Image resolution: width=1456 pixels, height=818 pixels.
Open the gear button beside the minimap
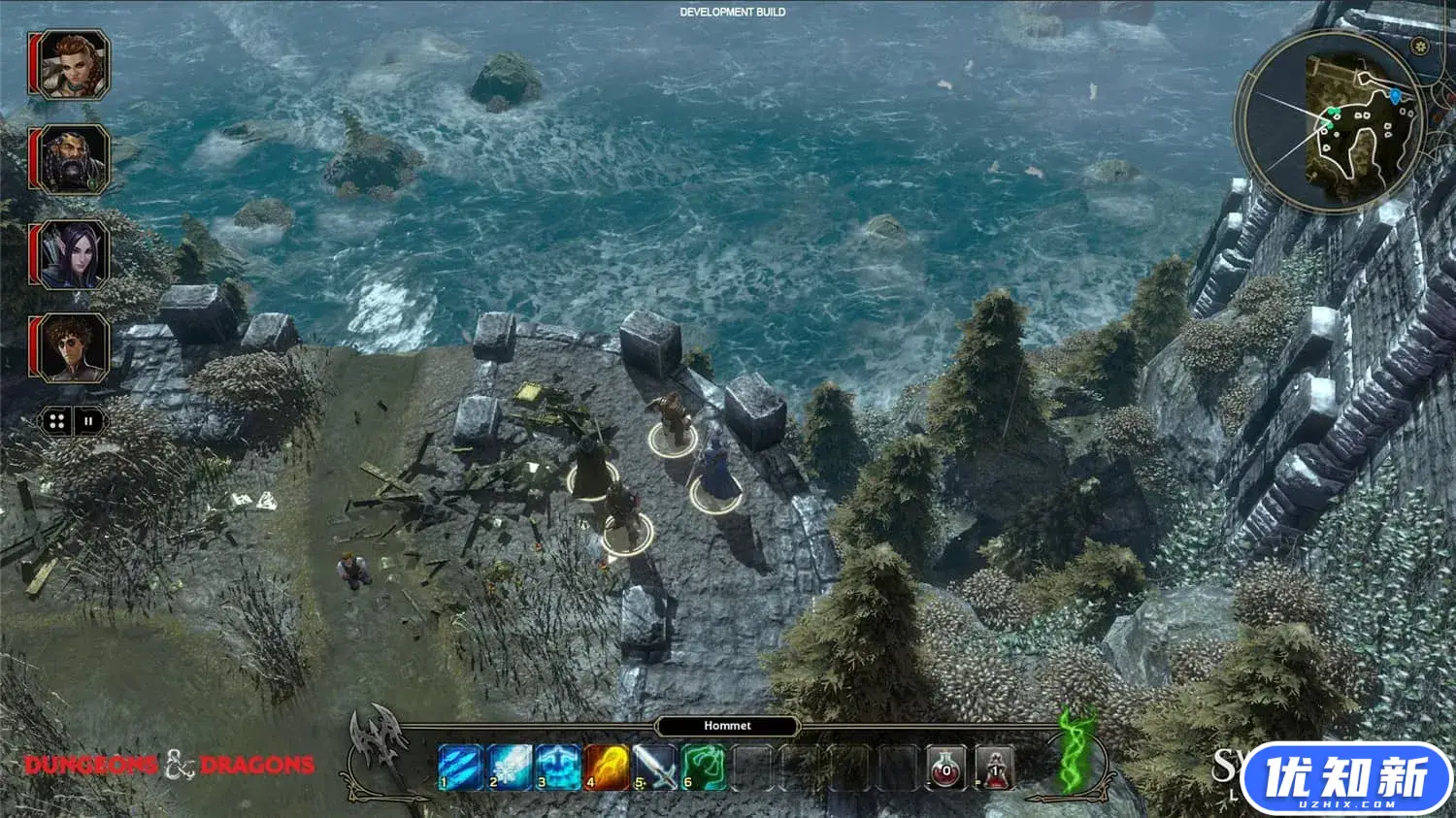(x=1420, y=47)
